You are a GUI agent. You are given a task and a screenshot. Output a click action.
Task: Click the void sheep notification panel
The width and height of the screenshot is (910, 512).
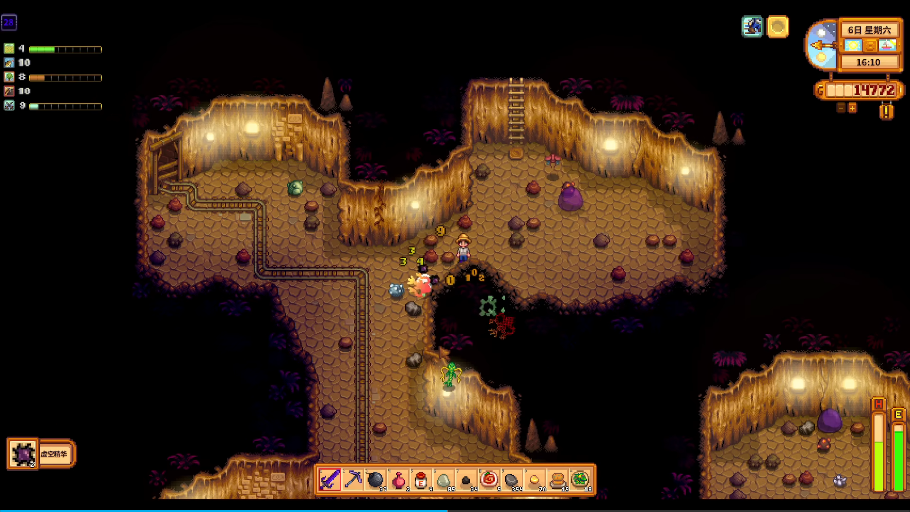[x=41, y=454]
